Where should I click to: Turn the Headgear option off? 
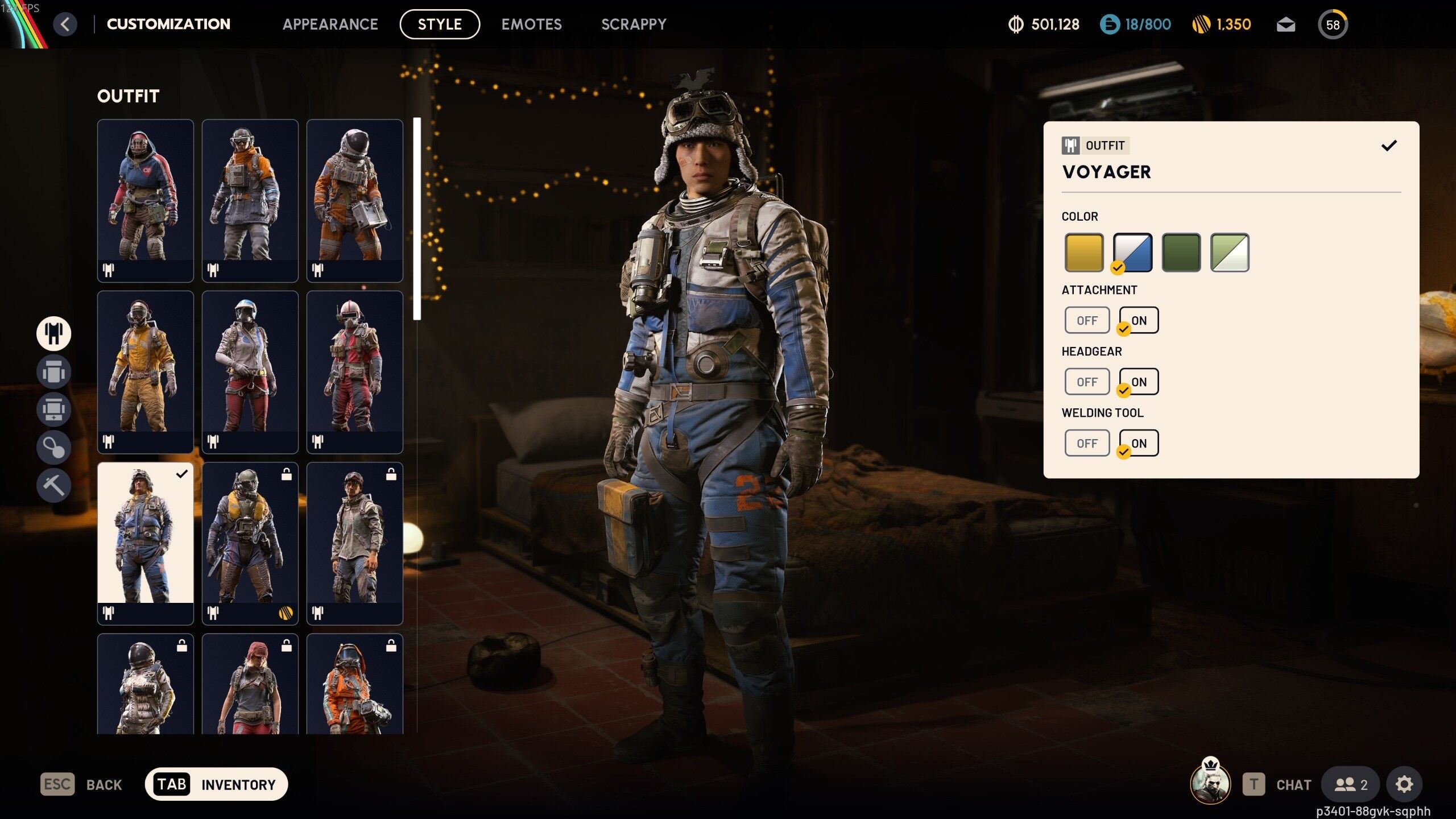tap(1087, 382)
